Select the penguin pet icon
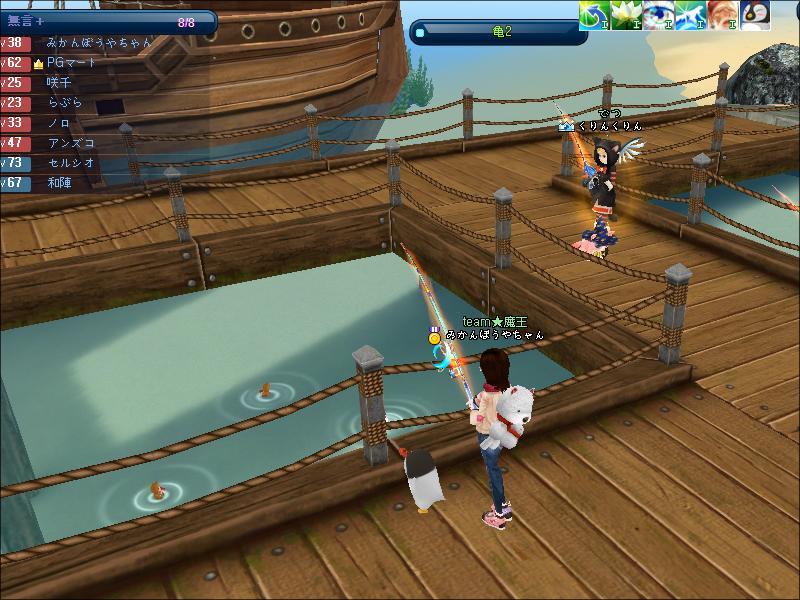The image size is (800, 600). tap(755, 15)
